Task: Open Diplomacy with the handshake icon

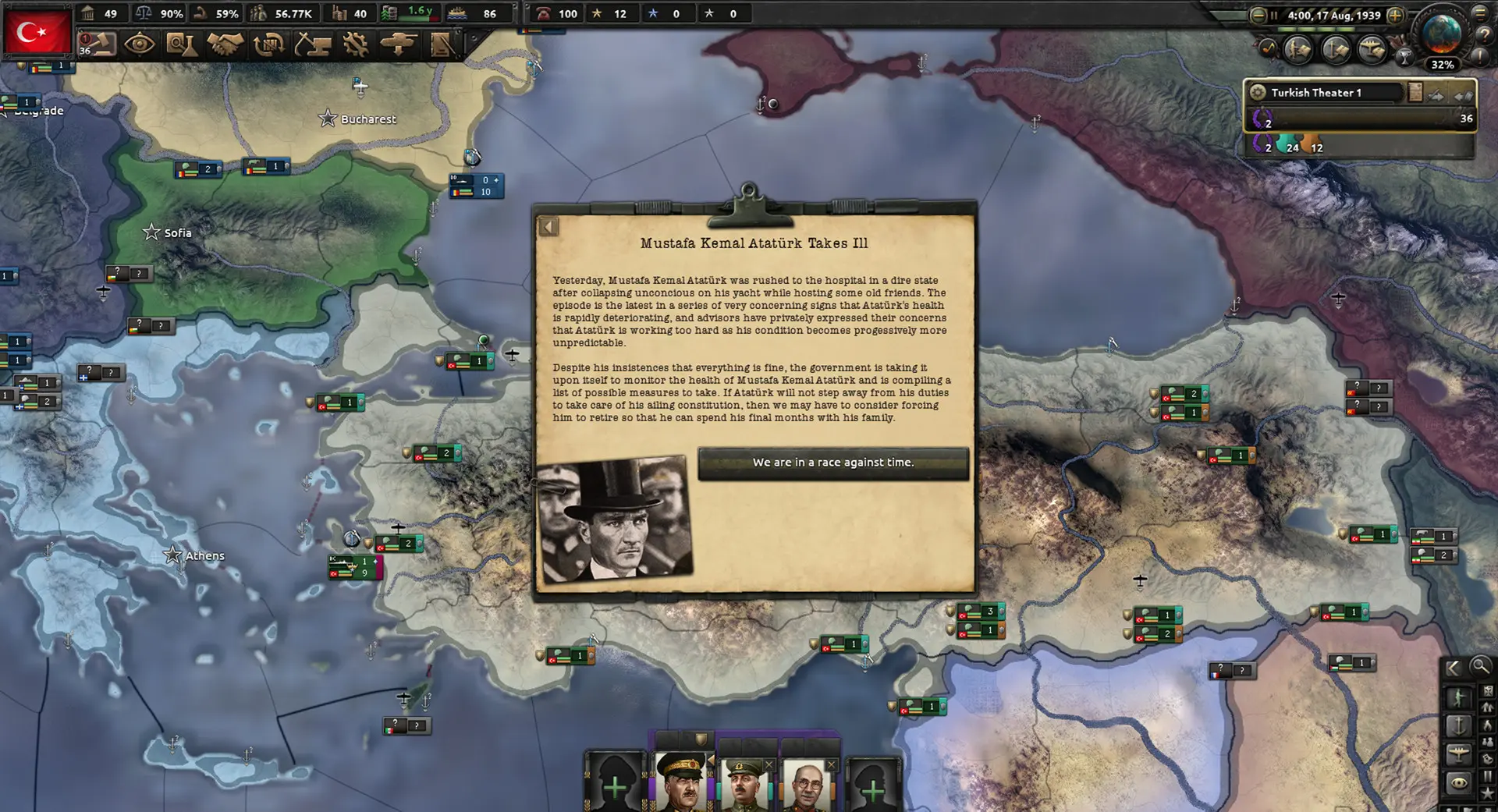Action: point(224,44)
